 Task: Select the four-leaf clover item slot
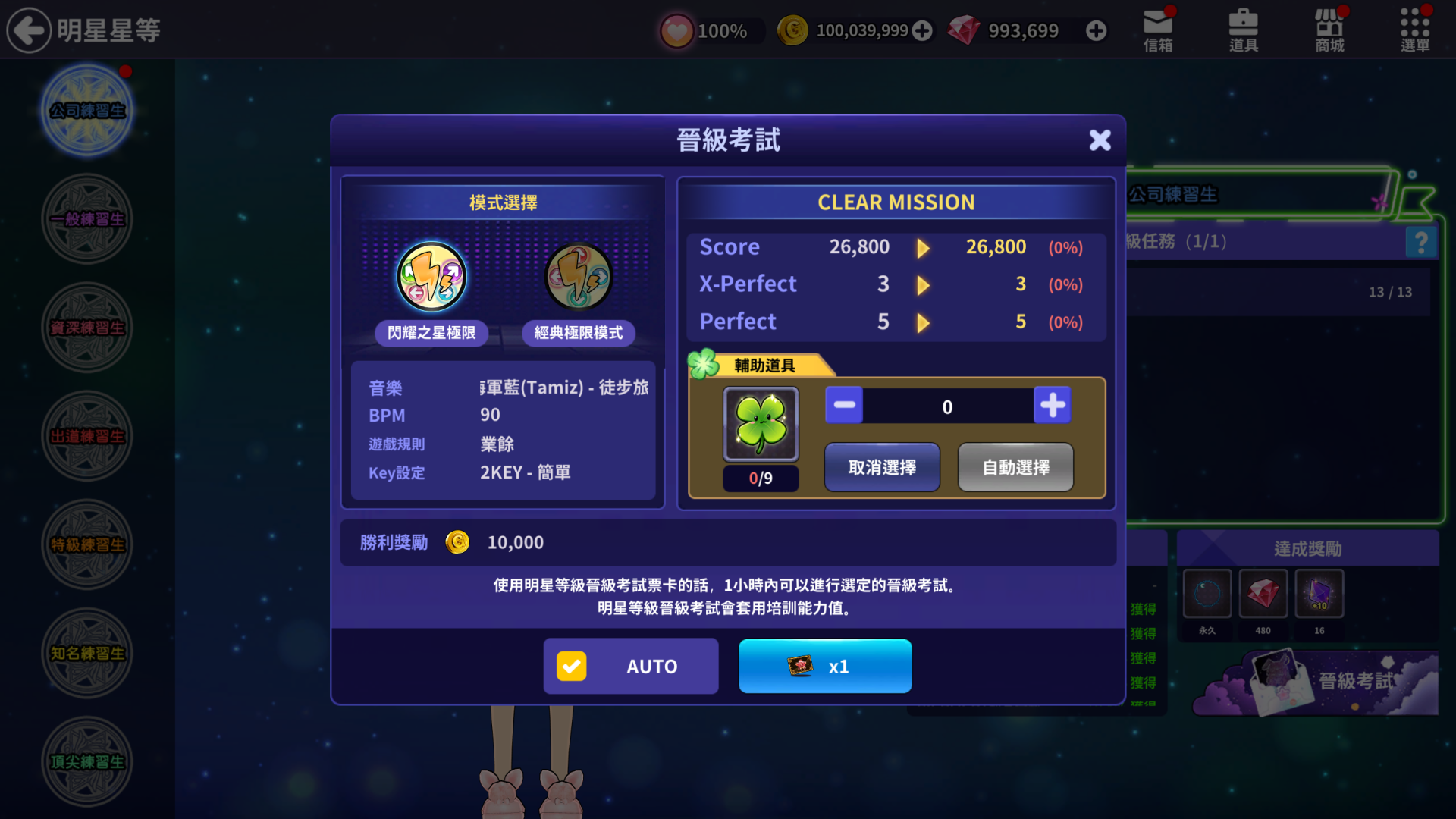761,424
